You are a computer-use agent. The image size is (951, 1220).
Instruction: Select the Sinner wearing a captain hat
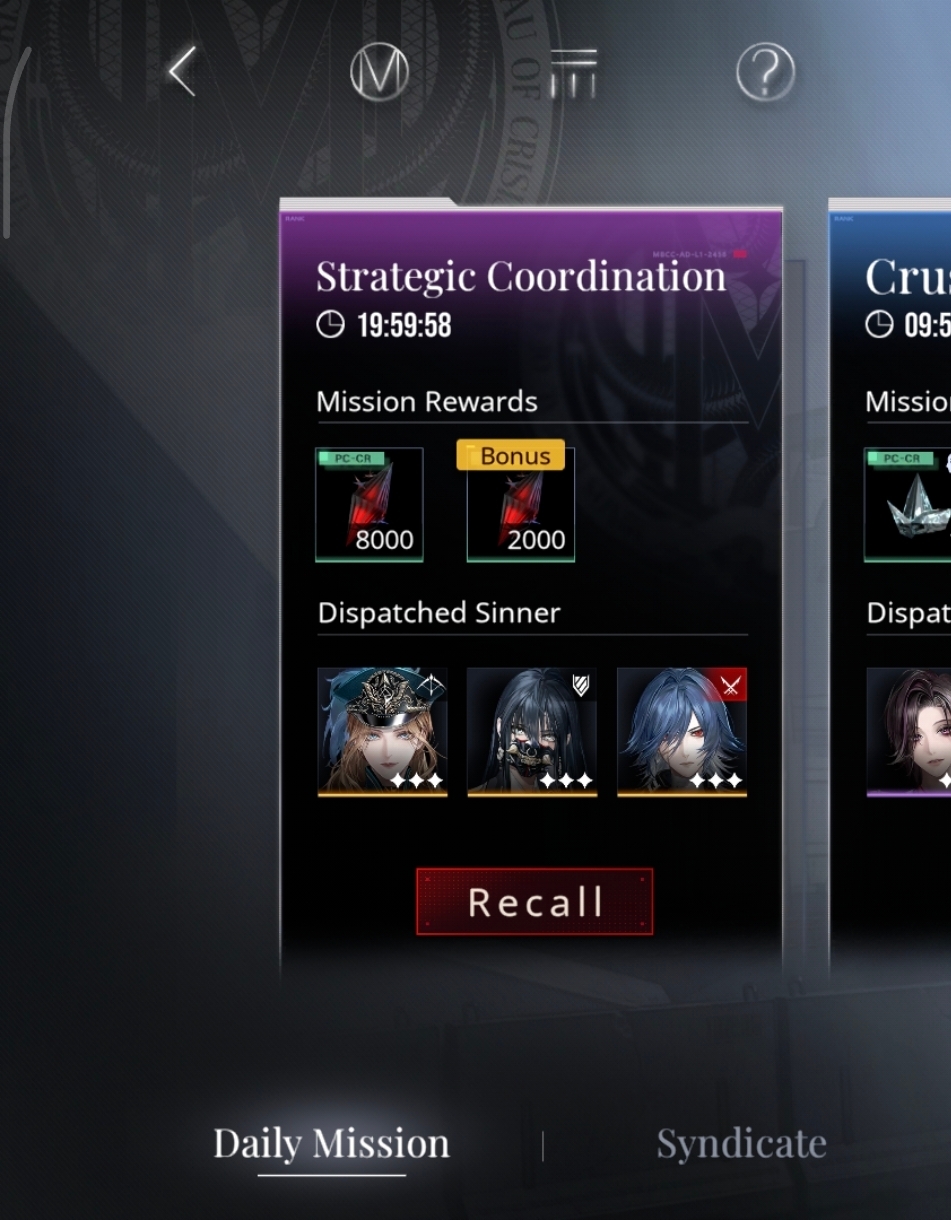(x=382, y=732)
